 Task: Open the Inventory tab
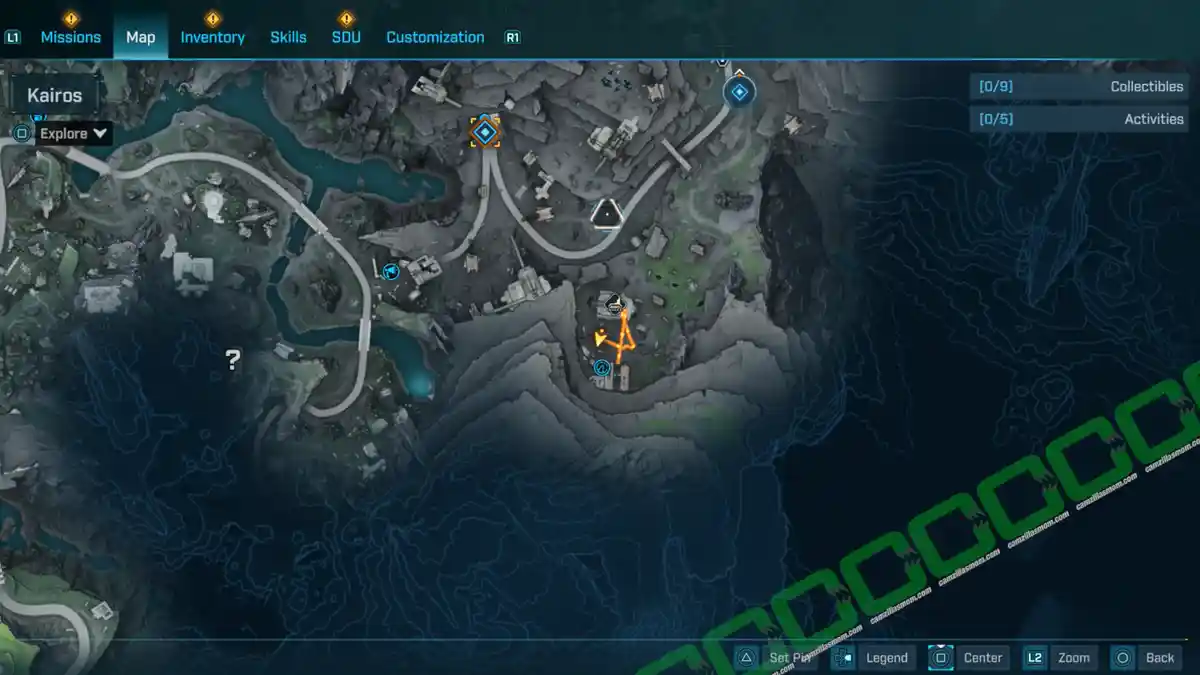coord(212,37)
